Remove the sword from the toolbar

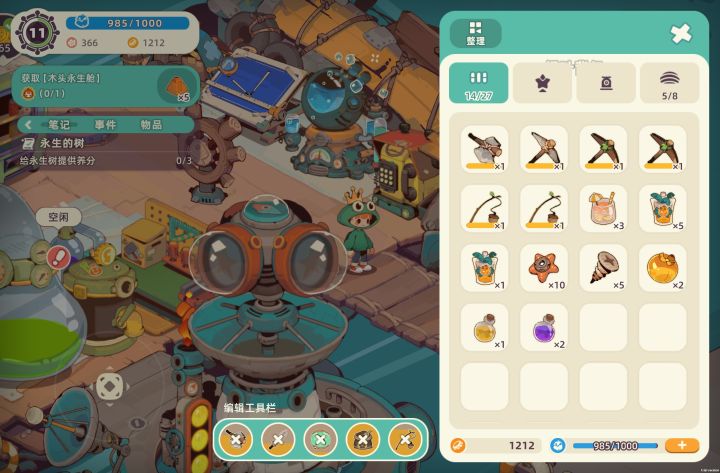278,439
